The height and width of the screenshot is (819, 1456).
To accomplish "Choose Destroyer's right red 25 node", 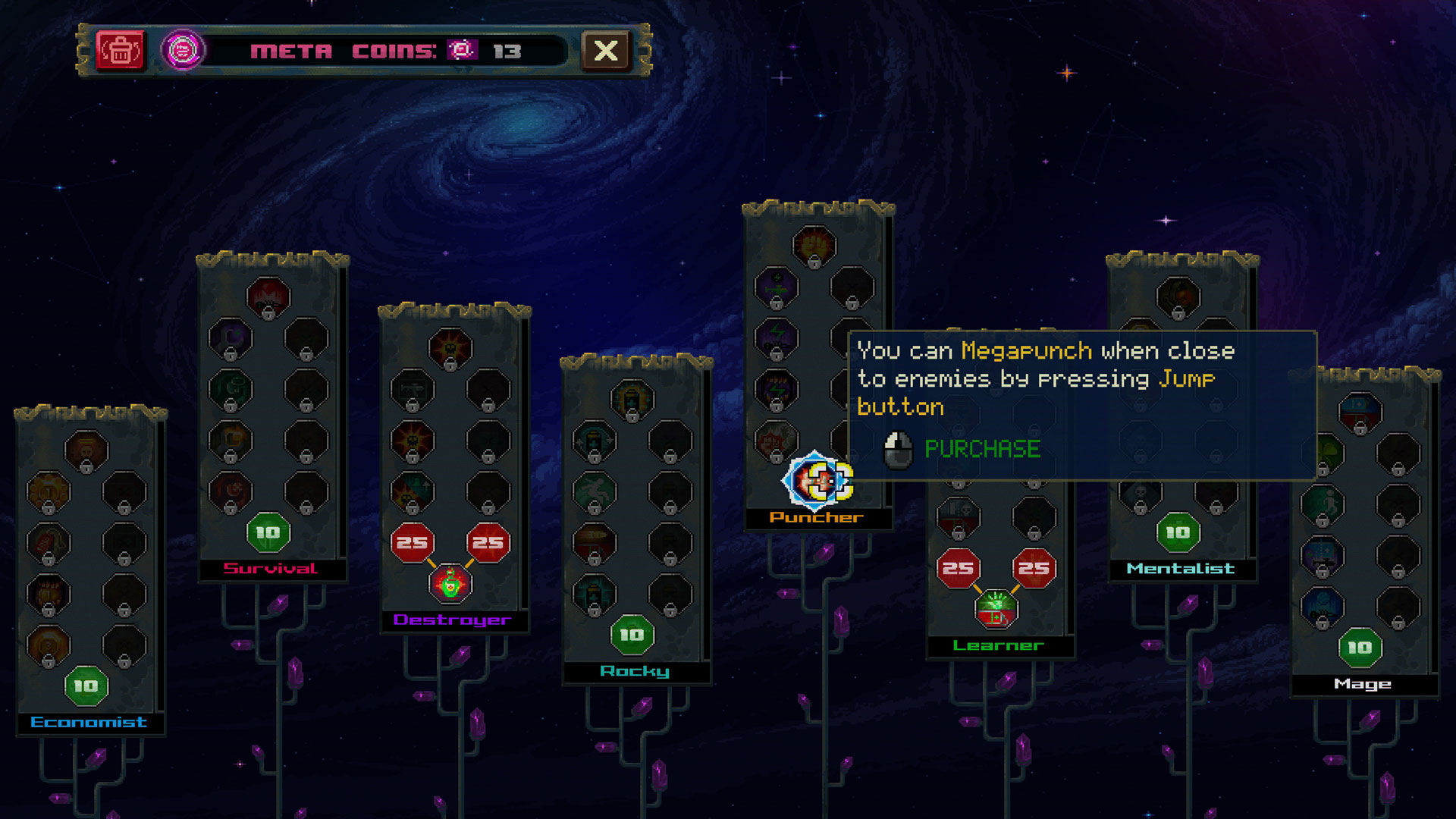I will tap(488, 543).
